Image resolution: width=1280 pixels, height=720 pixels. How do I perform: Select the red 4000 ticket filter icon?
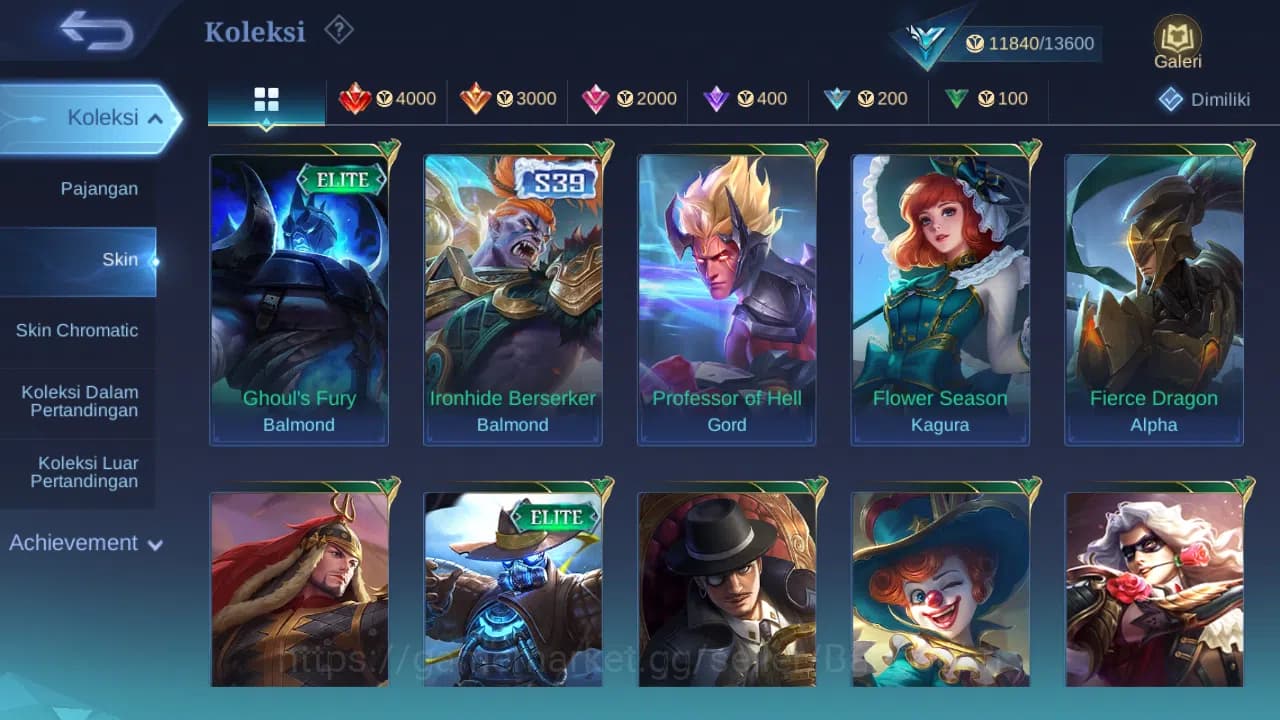(x=357, y=98)
